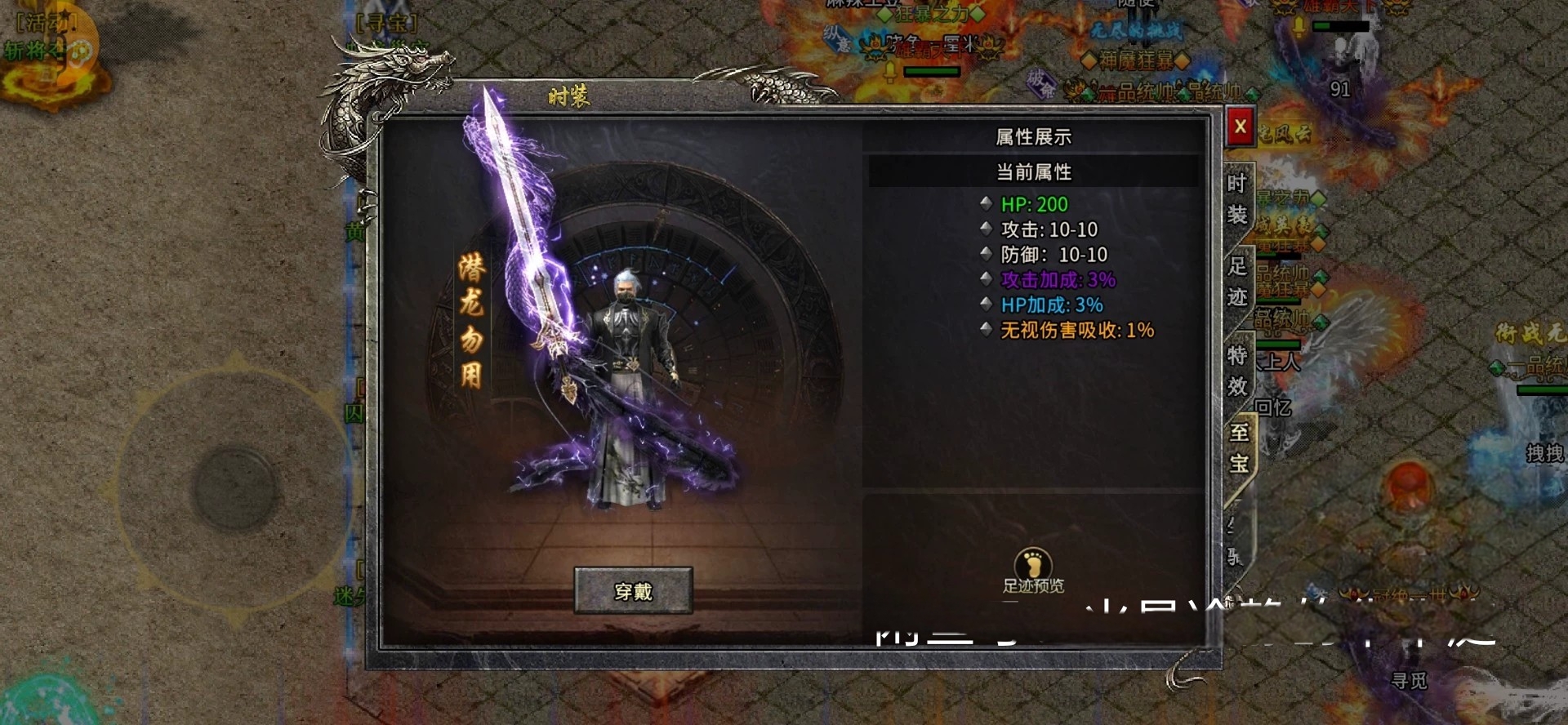
Task: Show the 至宝 treasure side tab
Action: tap(1239, 447)
